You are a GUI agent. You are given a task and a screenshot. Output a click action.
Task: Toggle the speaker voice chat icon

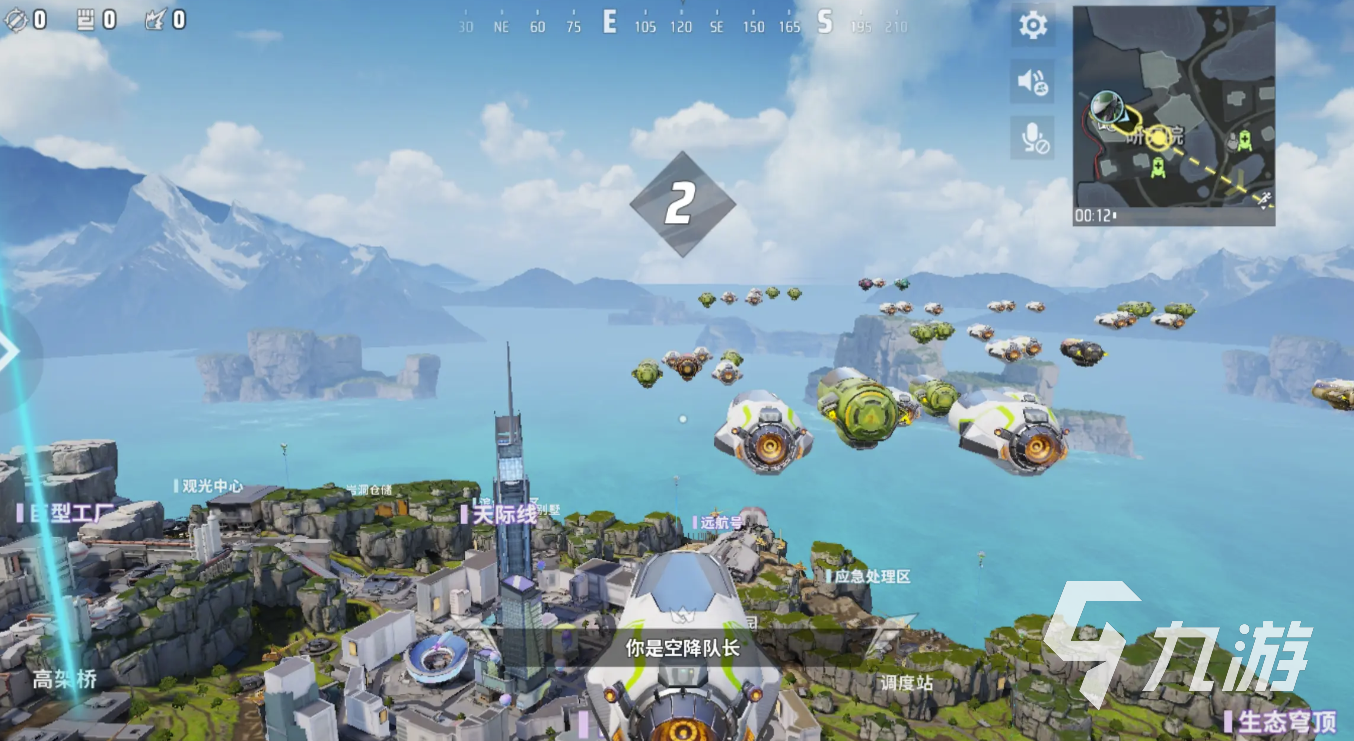(1033, 82)
